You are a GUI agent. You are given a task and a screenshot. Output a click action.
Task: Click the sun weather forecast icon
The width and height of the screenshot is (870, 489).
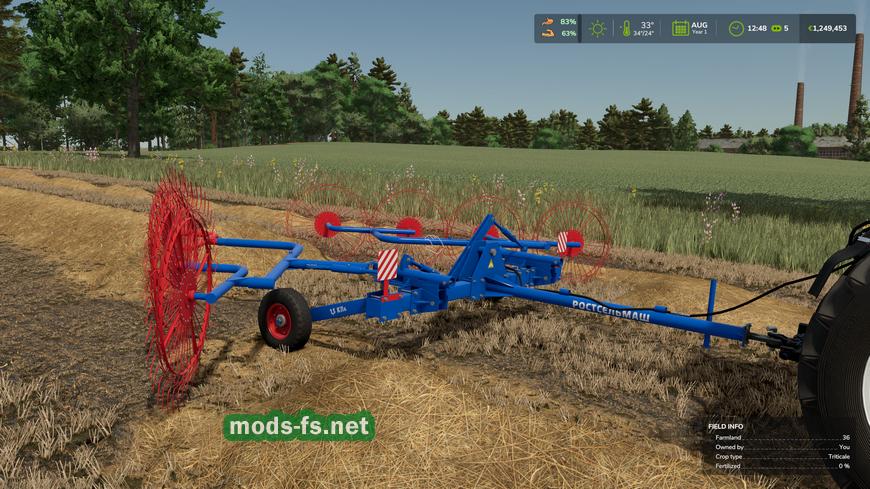point(597,28)
